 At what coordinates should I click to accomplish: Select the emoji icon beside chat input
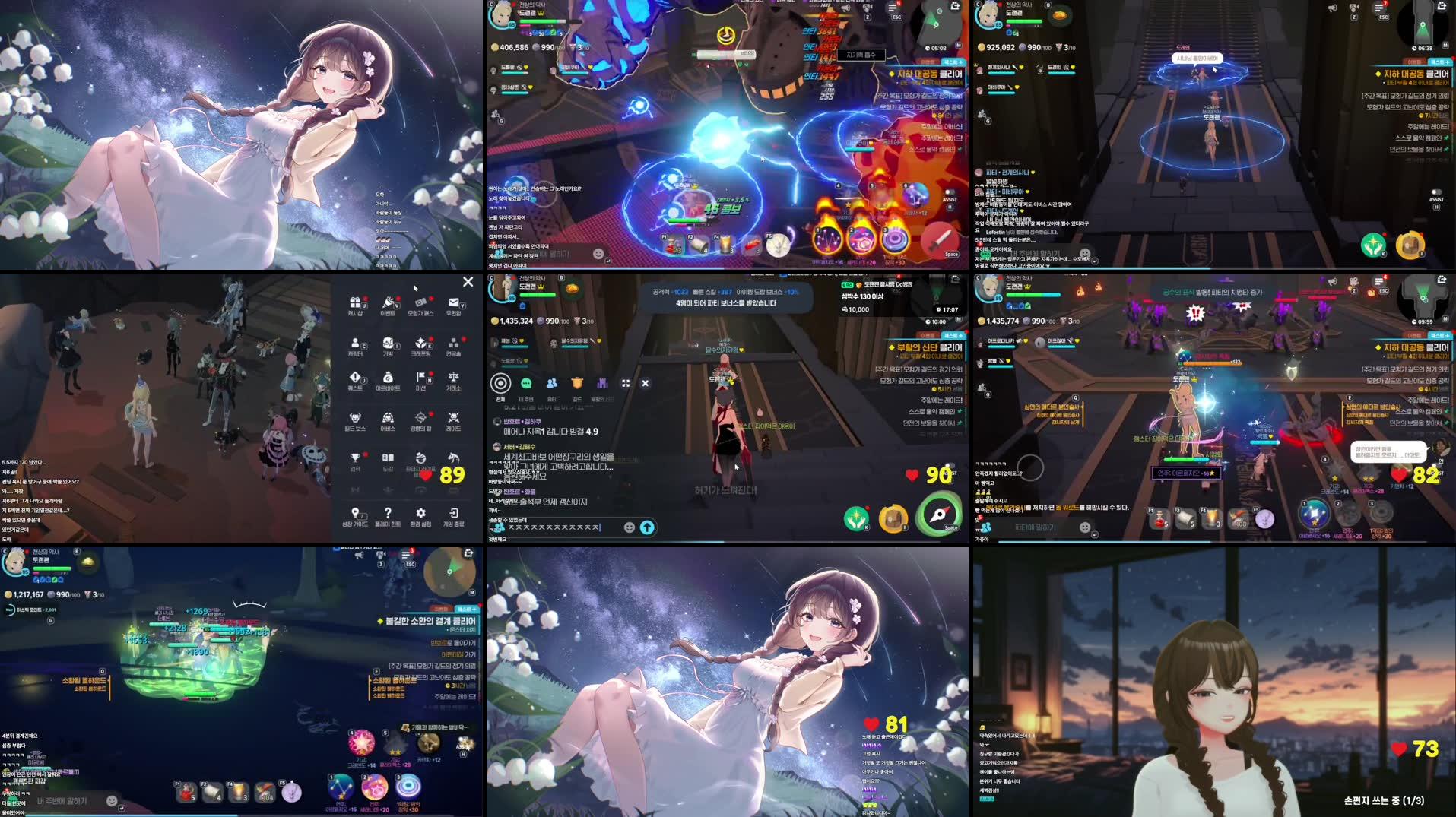pos(629,527)
